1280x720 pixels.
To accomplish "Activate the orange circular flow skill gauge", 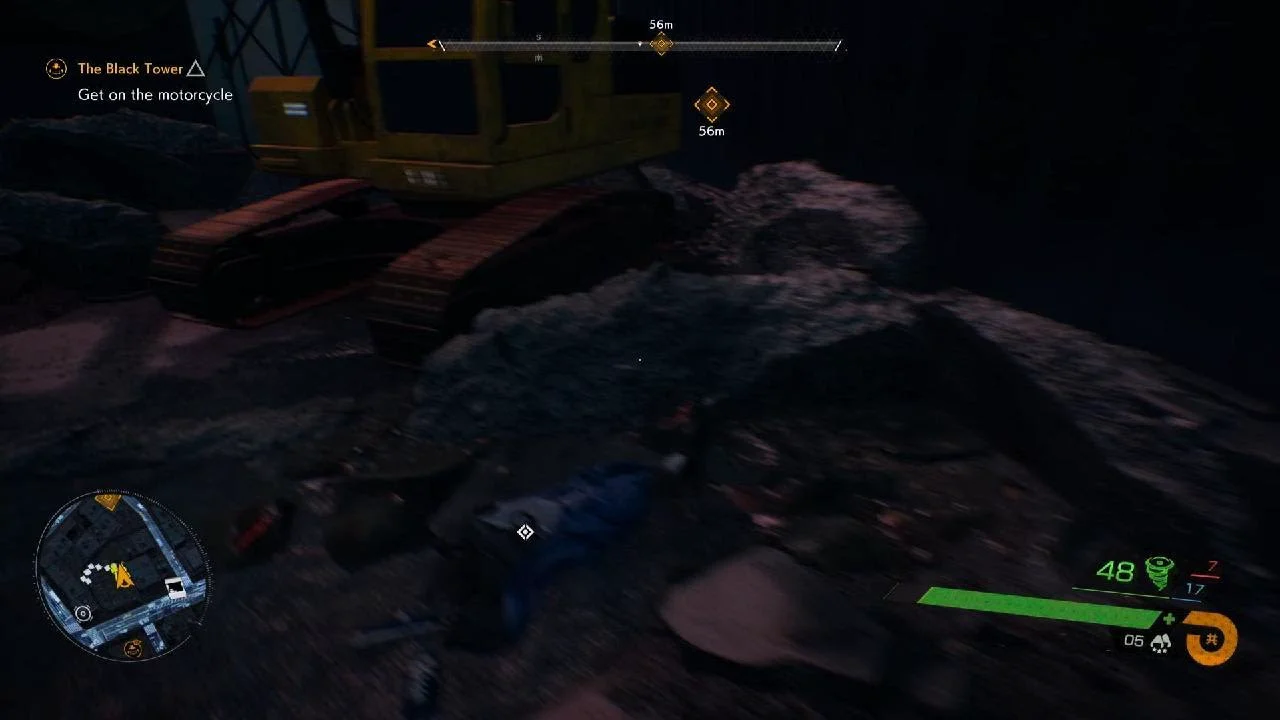I will (x=1213, y=637).
